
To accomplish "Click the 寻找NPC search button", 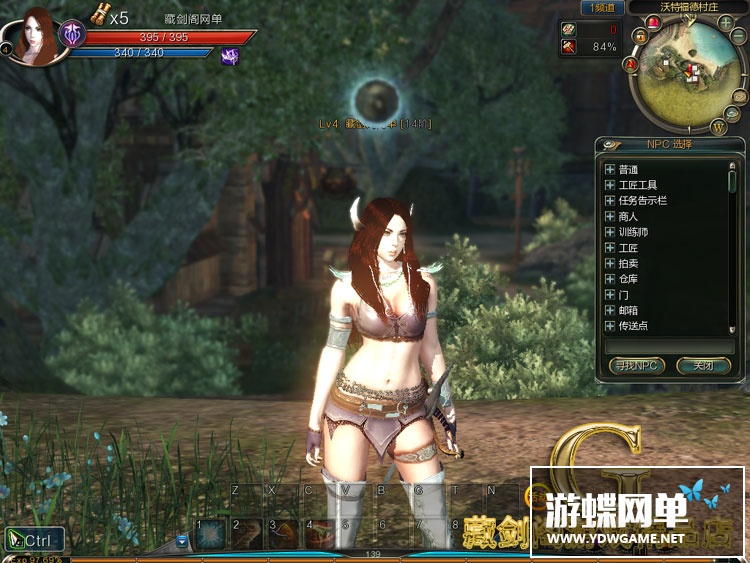I will pyautogui.click(x=637, y=366).
